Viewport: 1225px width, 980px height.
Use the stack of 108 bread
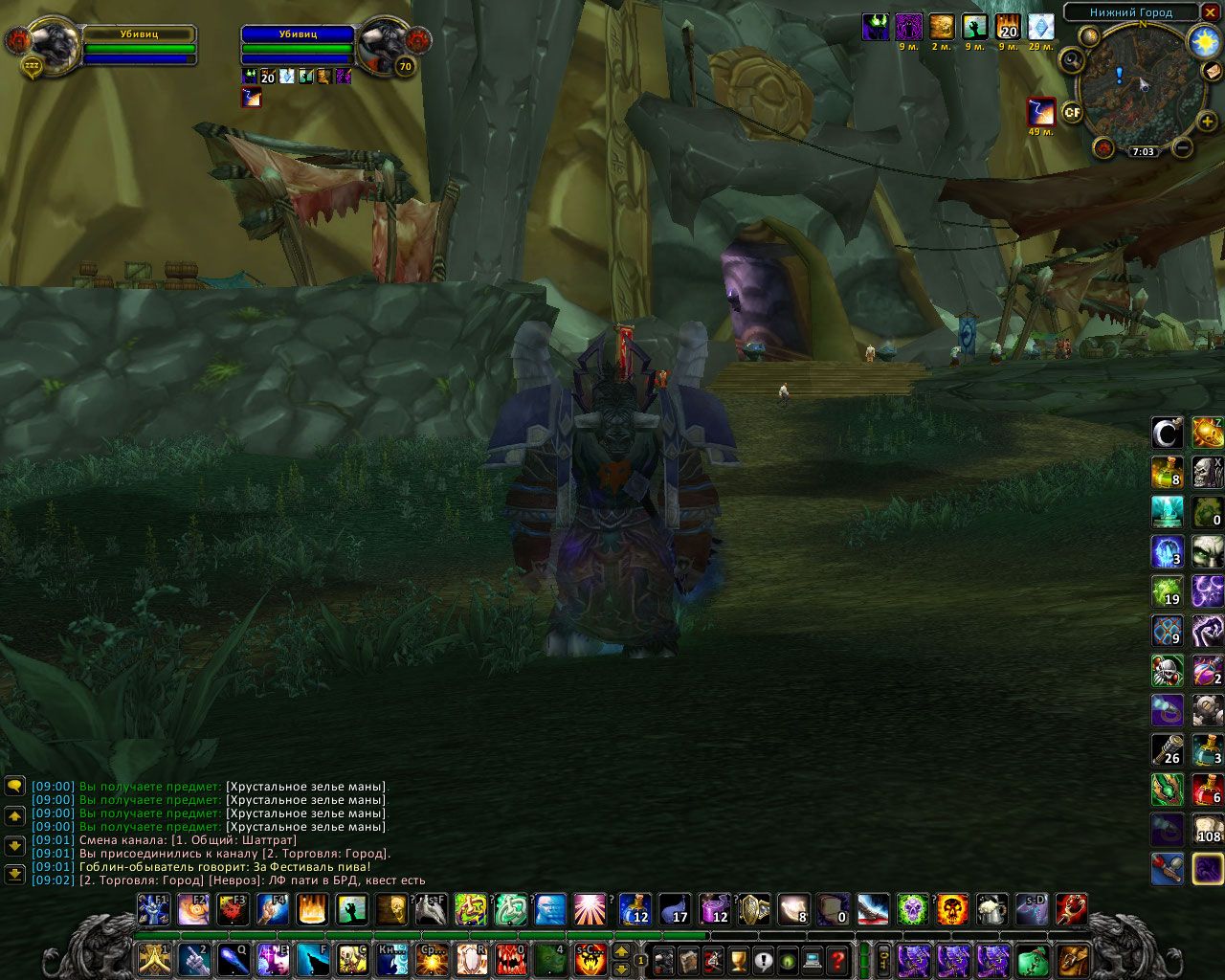(1208, 829)
